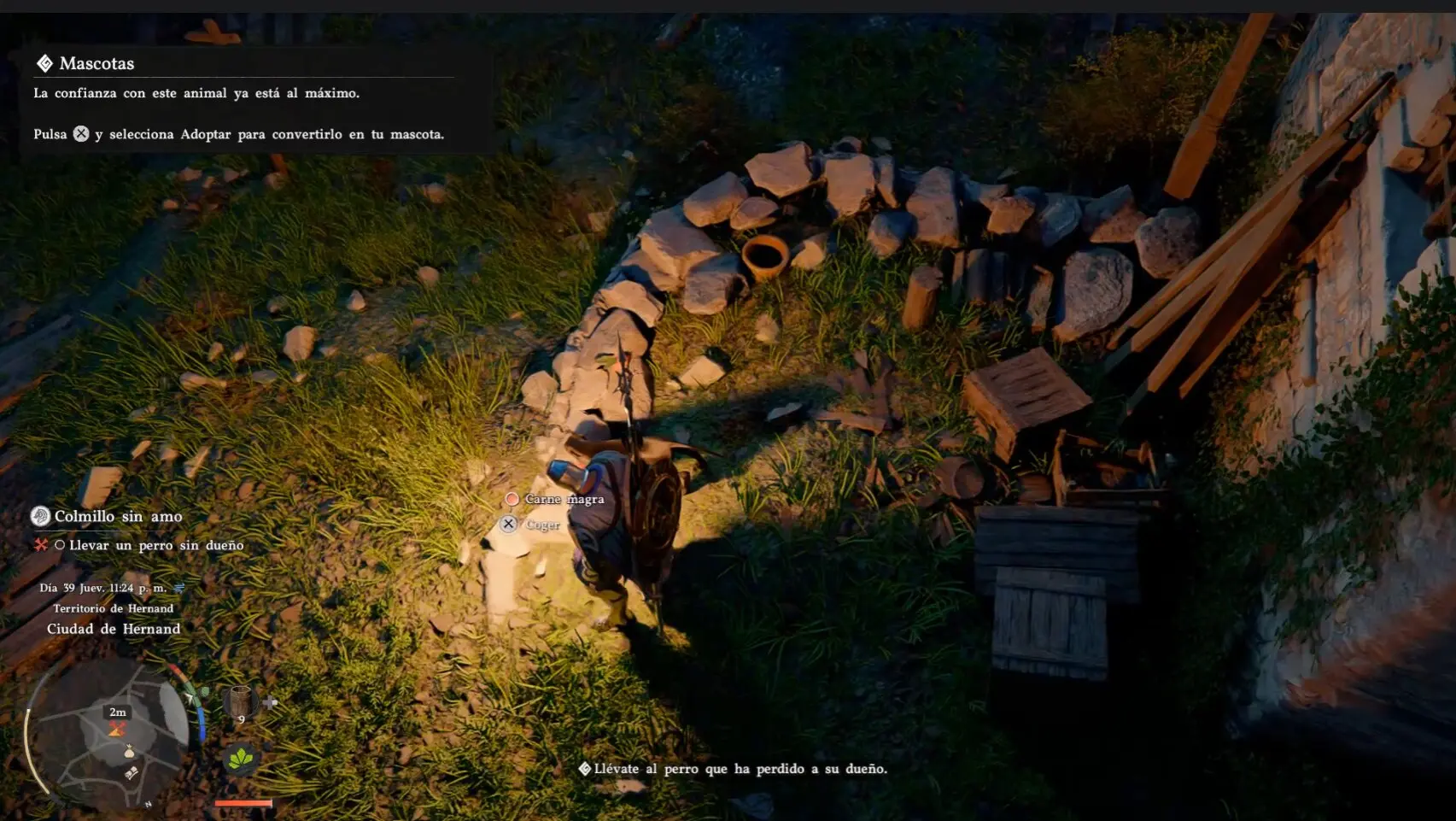
Task: Activate the green leaf skill icon
Action: [241, 758]
